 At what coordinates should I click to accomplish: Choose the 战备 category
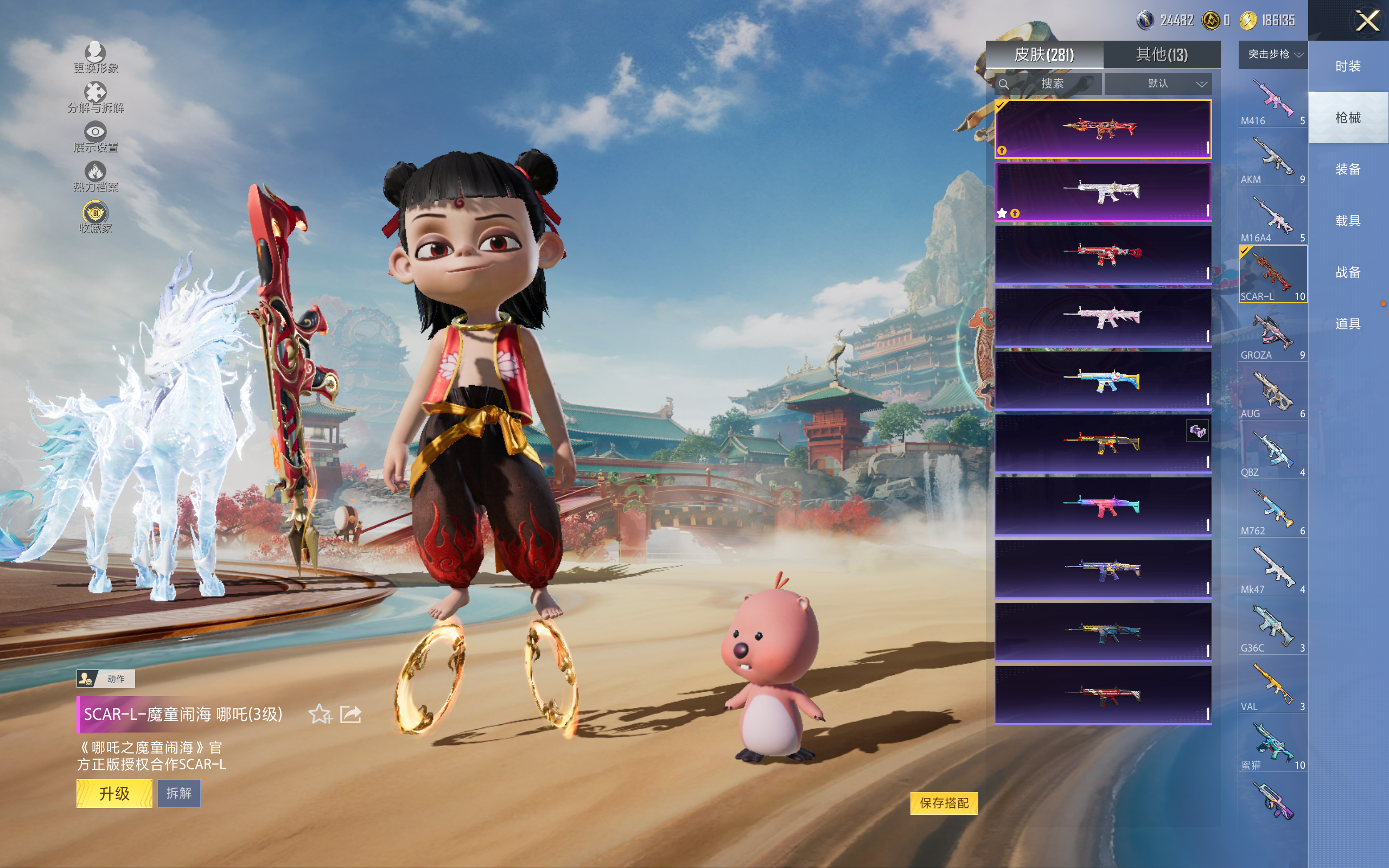pos(1348,272)
